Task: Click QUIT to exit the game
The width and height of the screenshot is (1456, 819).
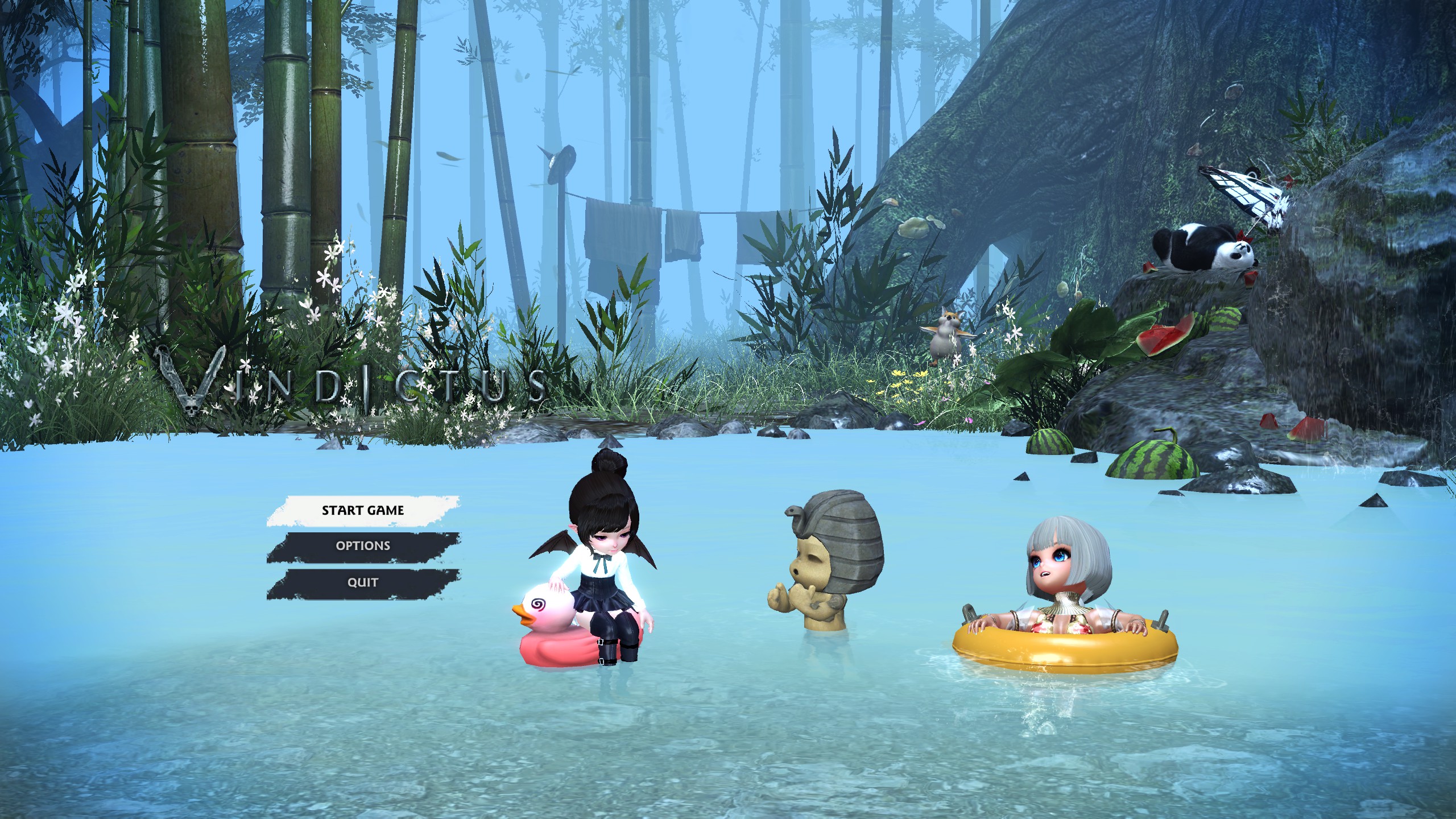Action: (x=362, y=582)
